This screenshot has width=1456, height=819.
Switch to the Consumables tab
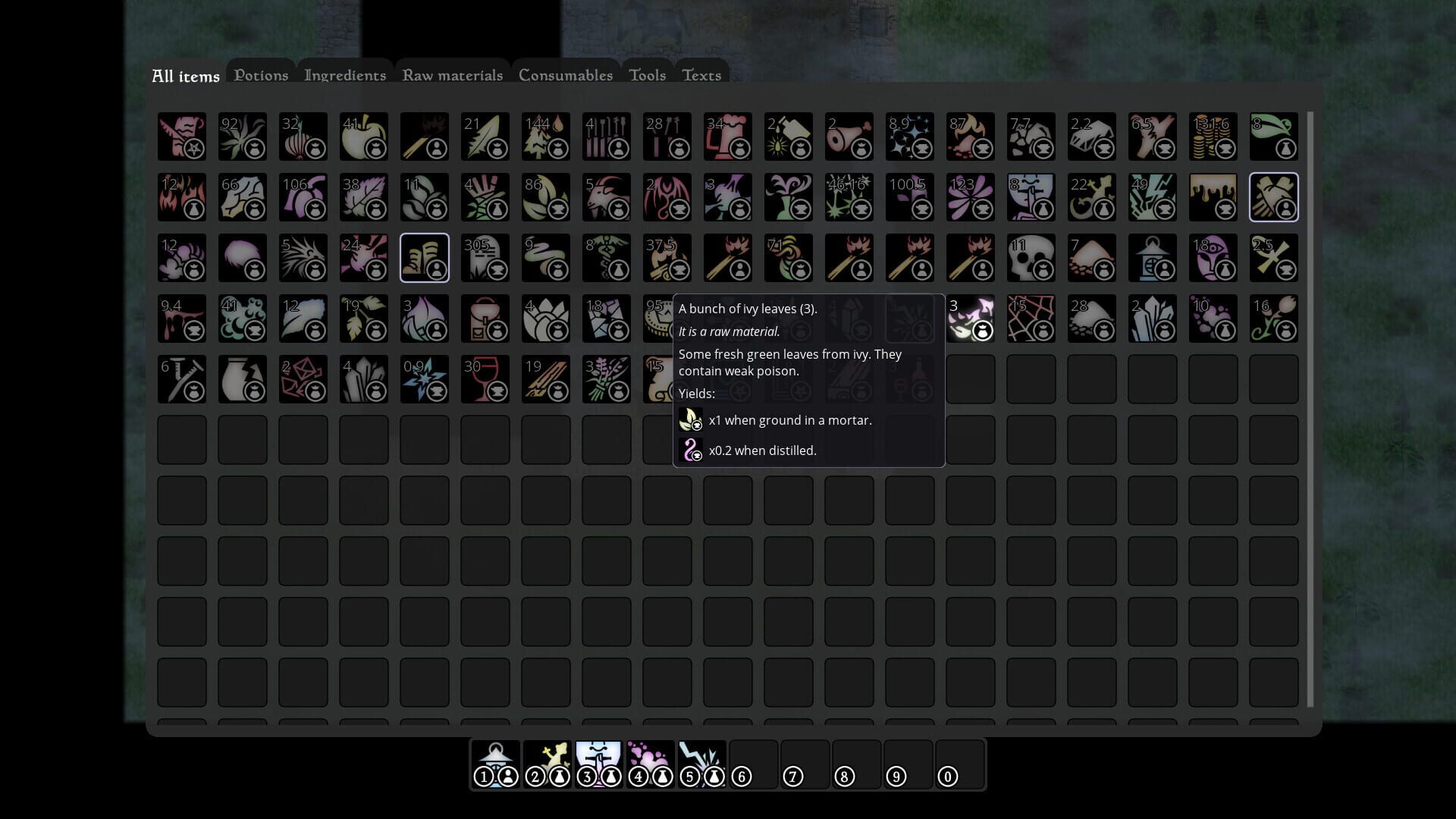[x=565, y=75]
